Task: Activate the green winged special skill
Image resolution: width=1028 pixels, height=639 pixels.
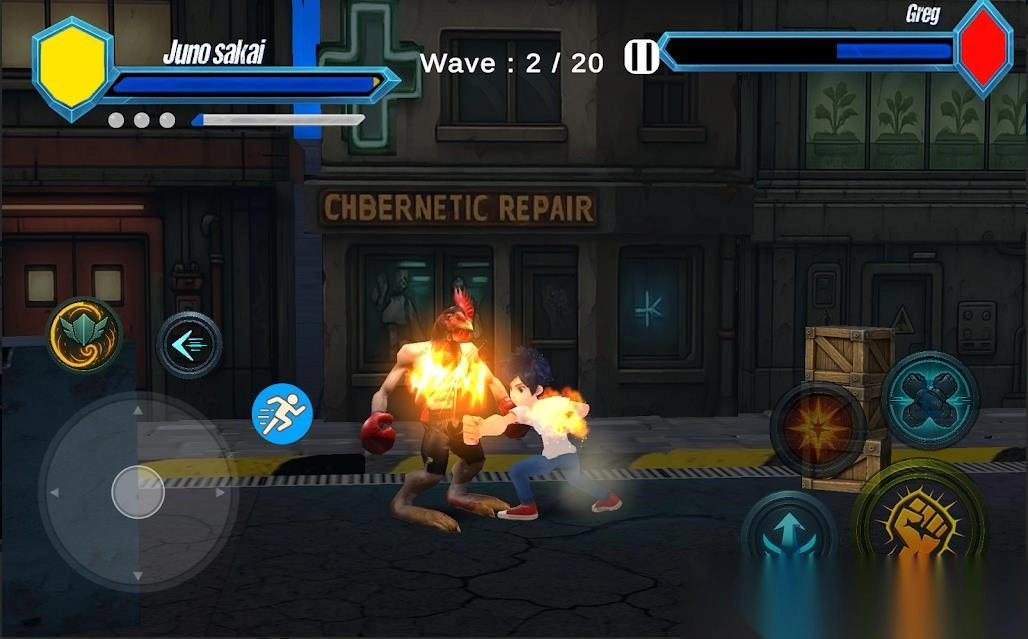Action: 84,335
